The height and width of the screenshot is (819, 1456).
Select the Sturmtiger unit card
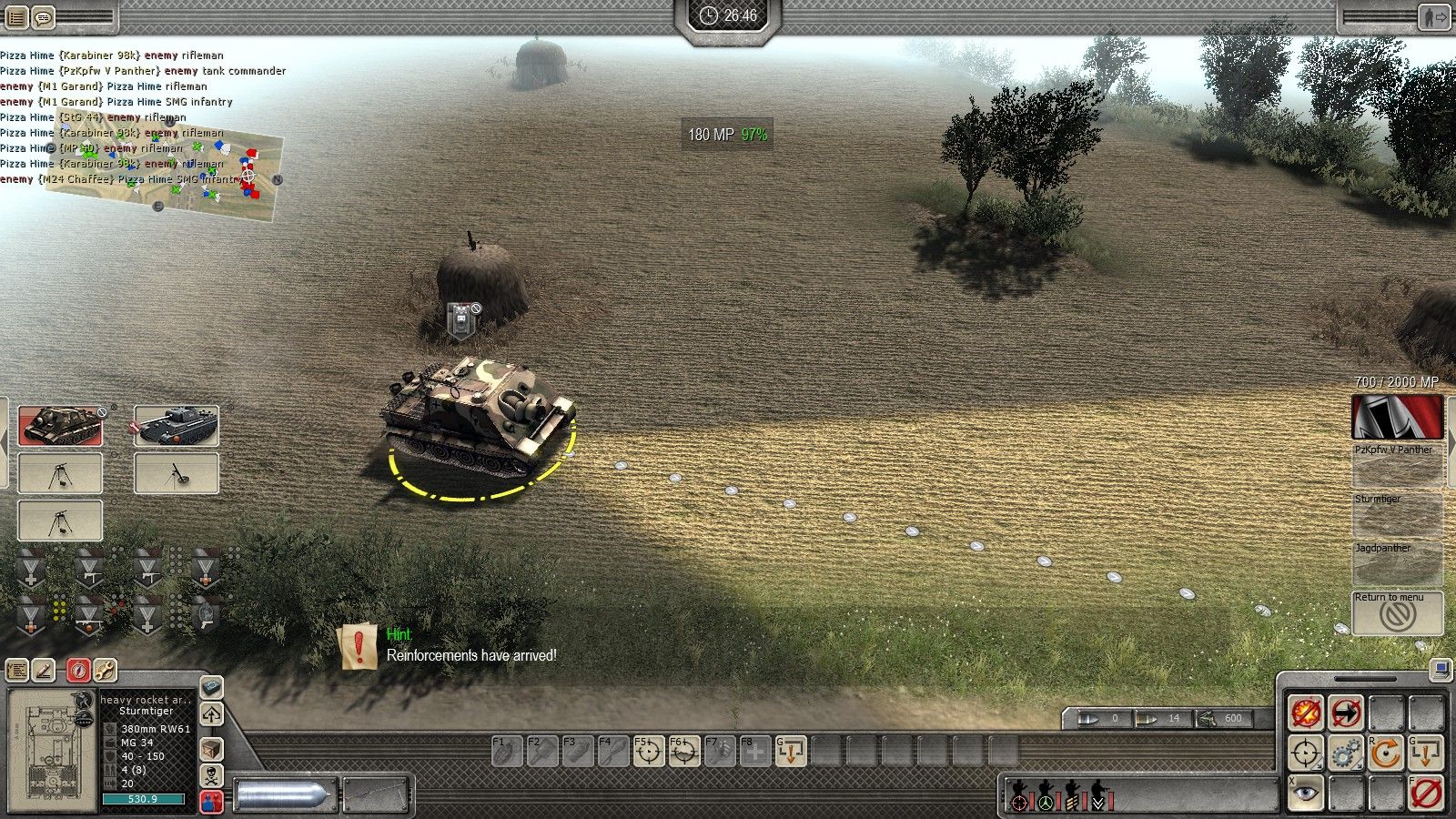[60, 426]
